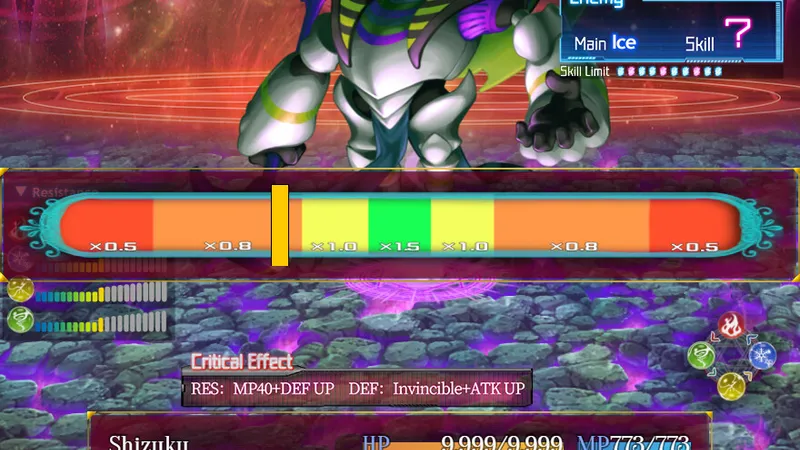Inspect the enemy's unknown Skill question mark
Viewport: 800px width, 450px height.
(740, 35)
